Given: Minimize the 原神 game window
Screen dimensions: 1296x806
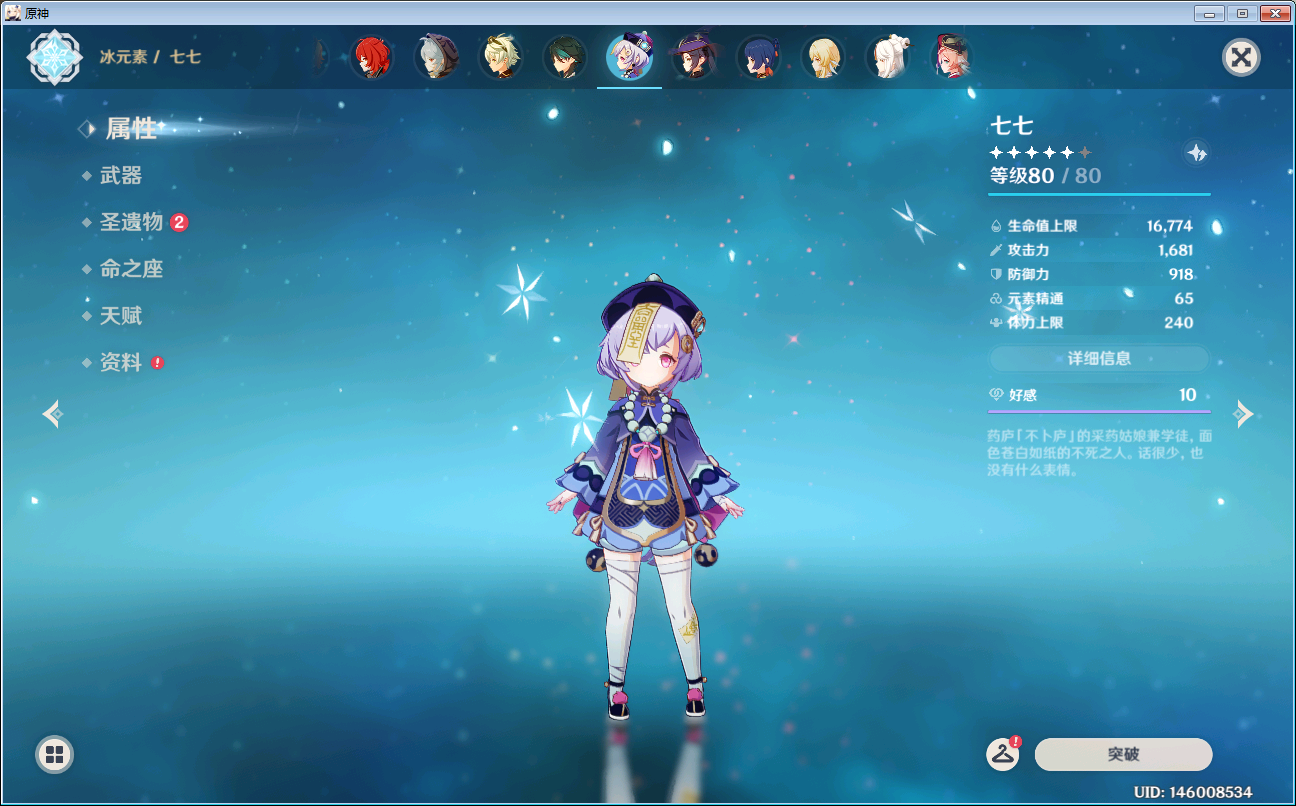Looking at the screenshot, I should click(1210, 13).
